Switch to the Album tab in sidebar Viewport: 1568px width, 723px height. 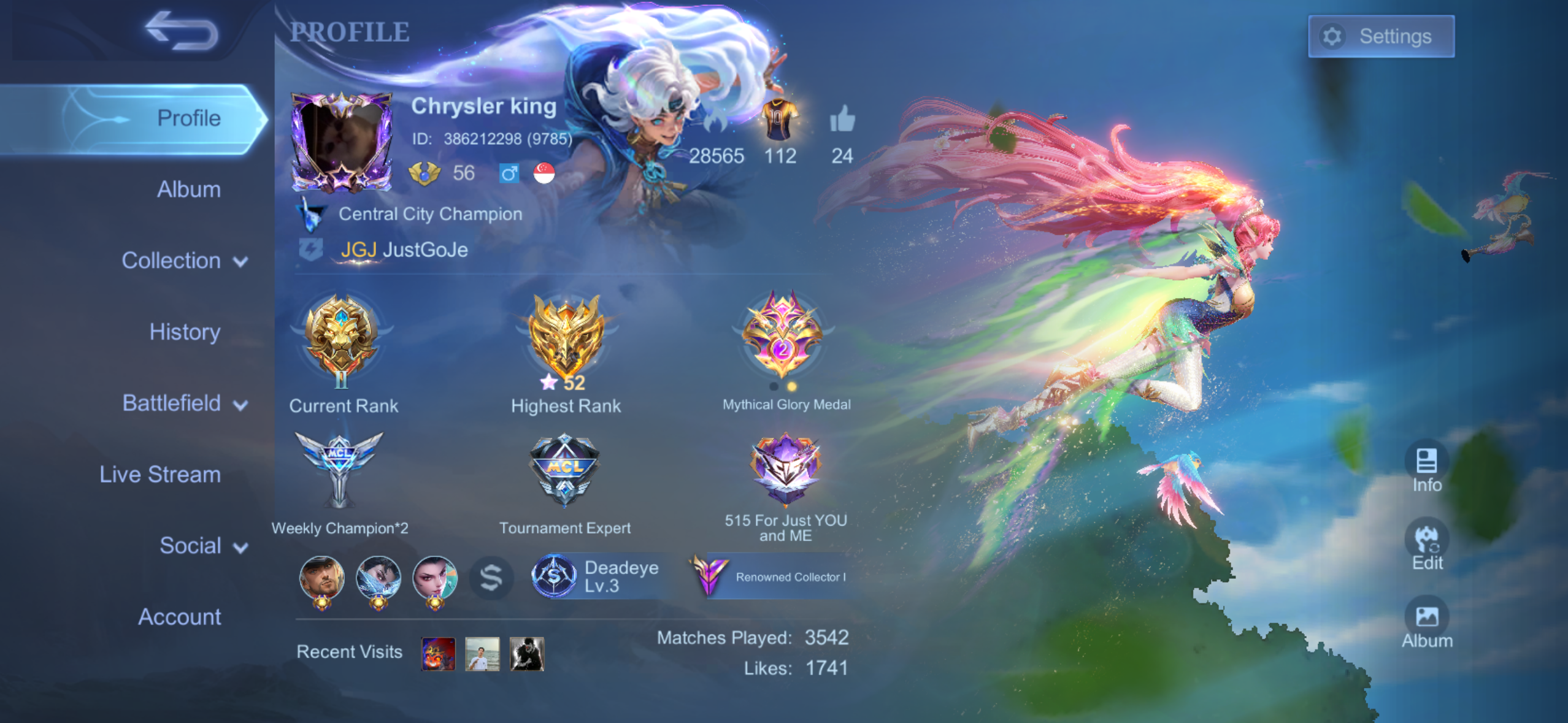click(x=188, y=189)
